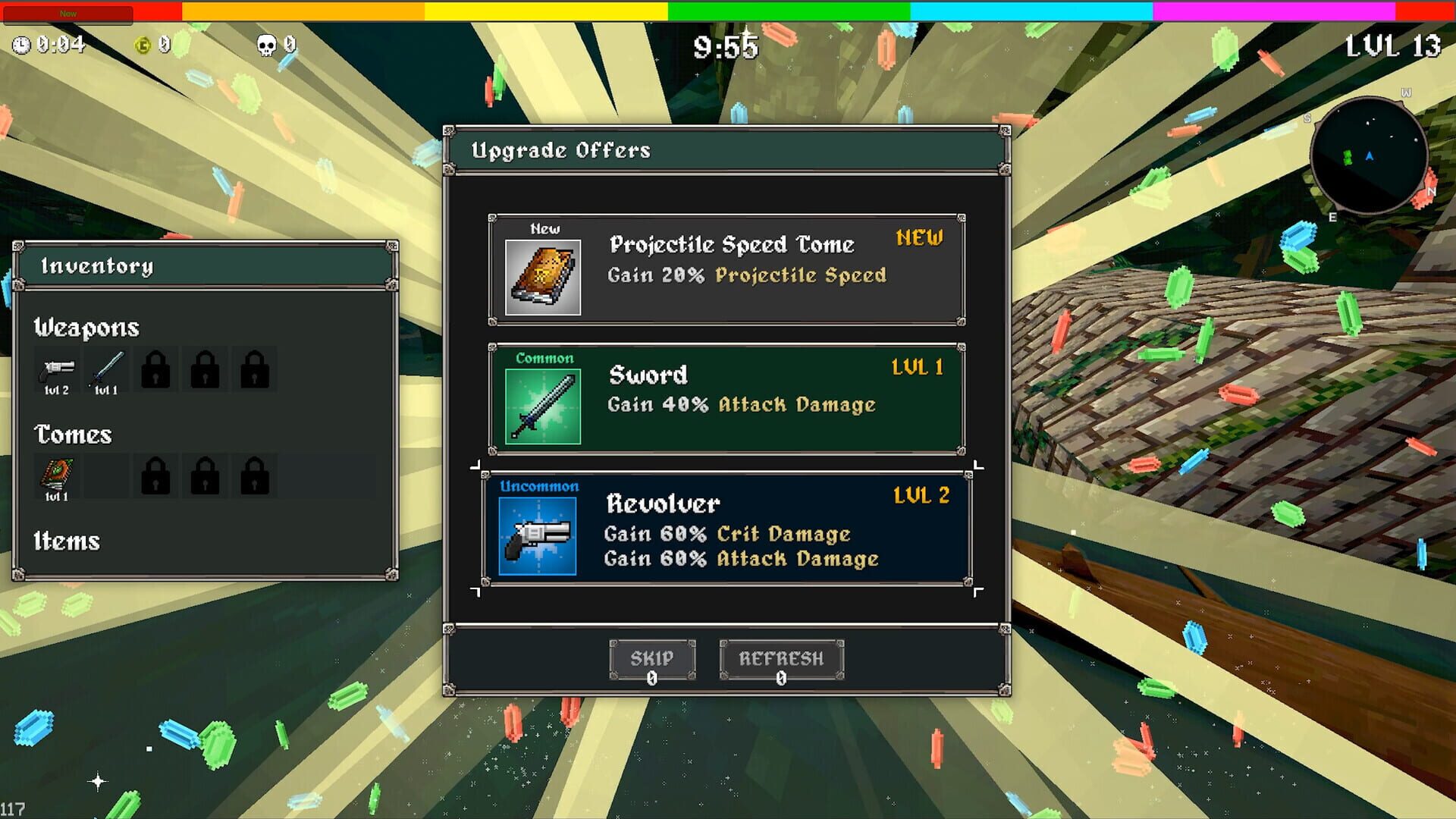The image size is (1456, 819).
Task: Click the first locked weapon slot padlock
Action: [x=155, y=369]
